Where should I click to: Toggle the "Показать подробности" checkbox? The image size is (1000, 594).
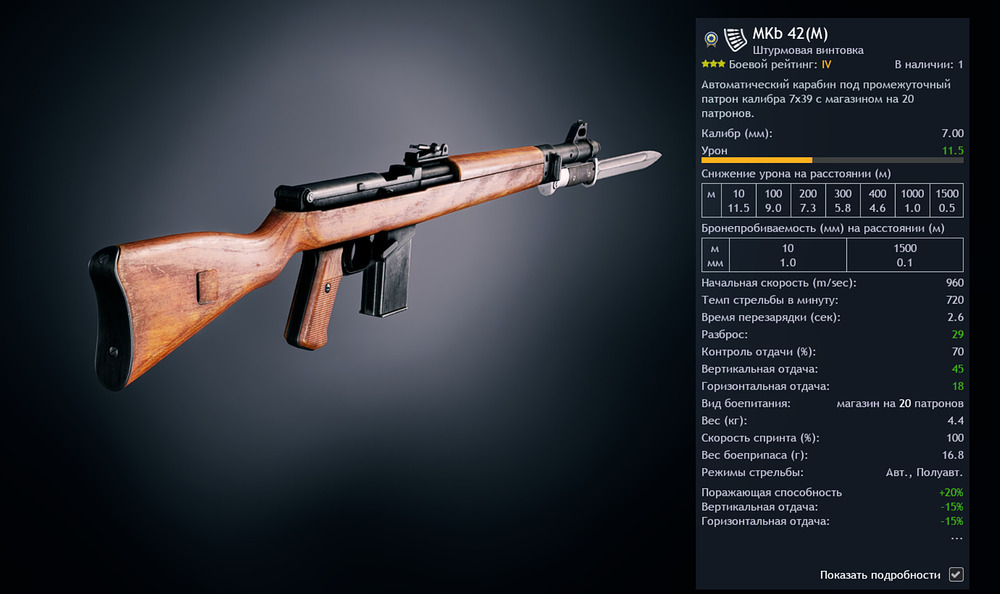pos(956,574)
